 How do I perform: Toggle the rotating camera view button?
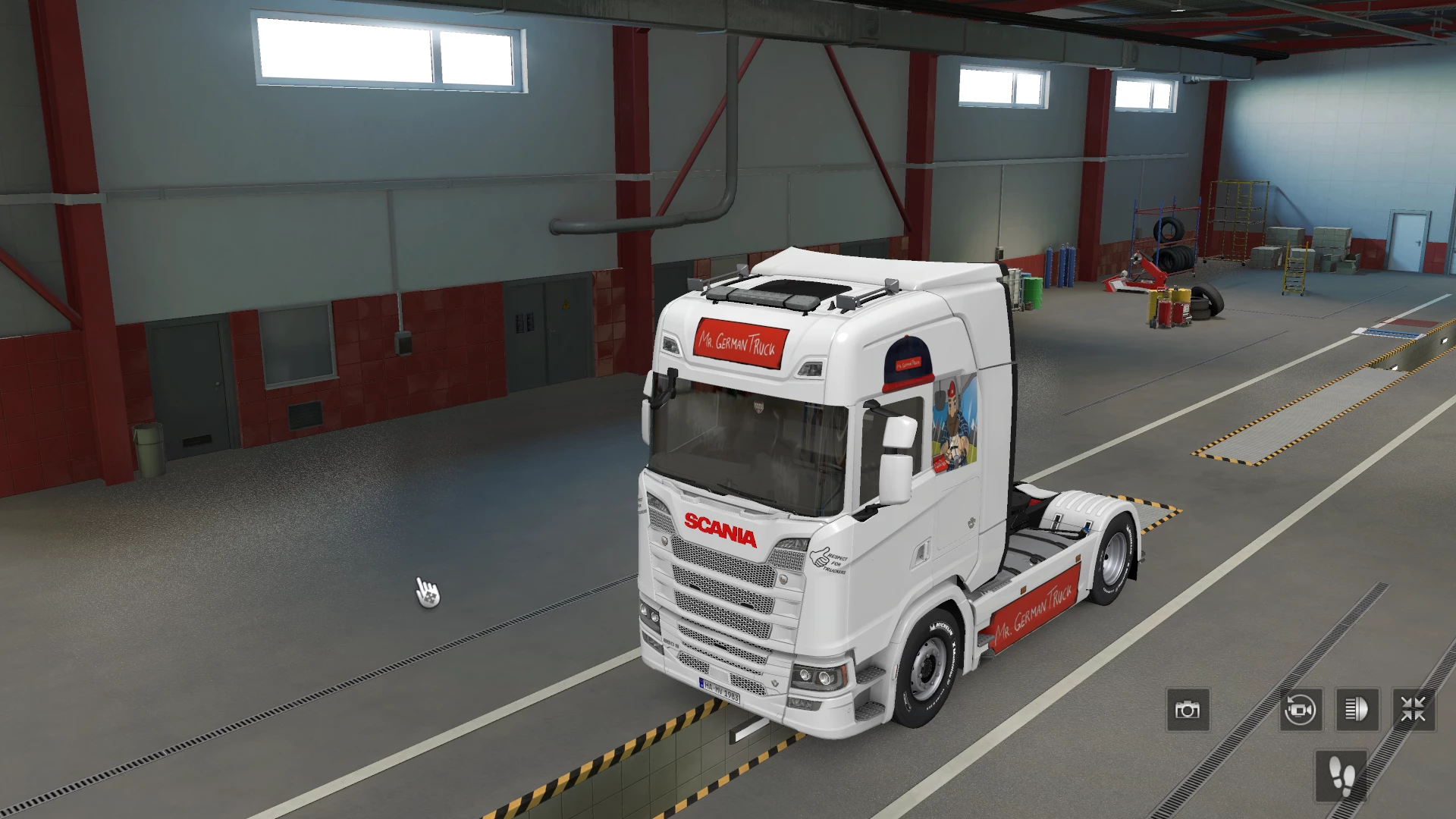coord(1301,710)
